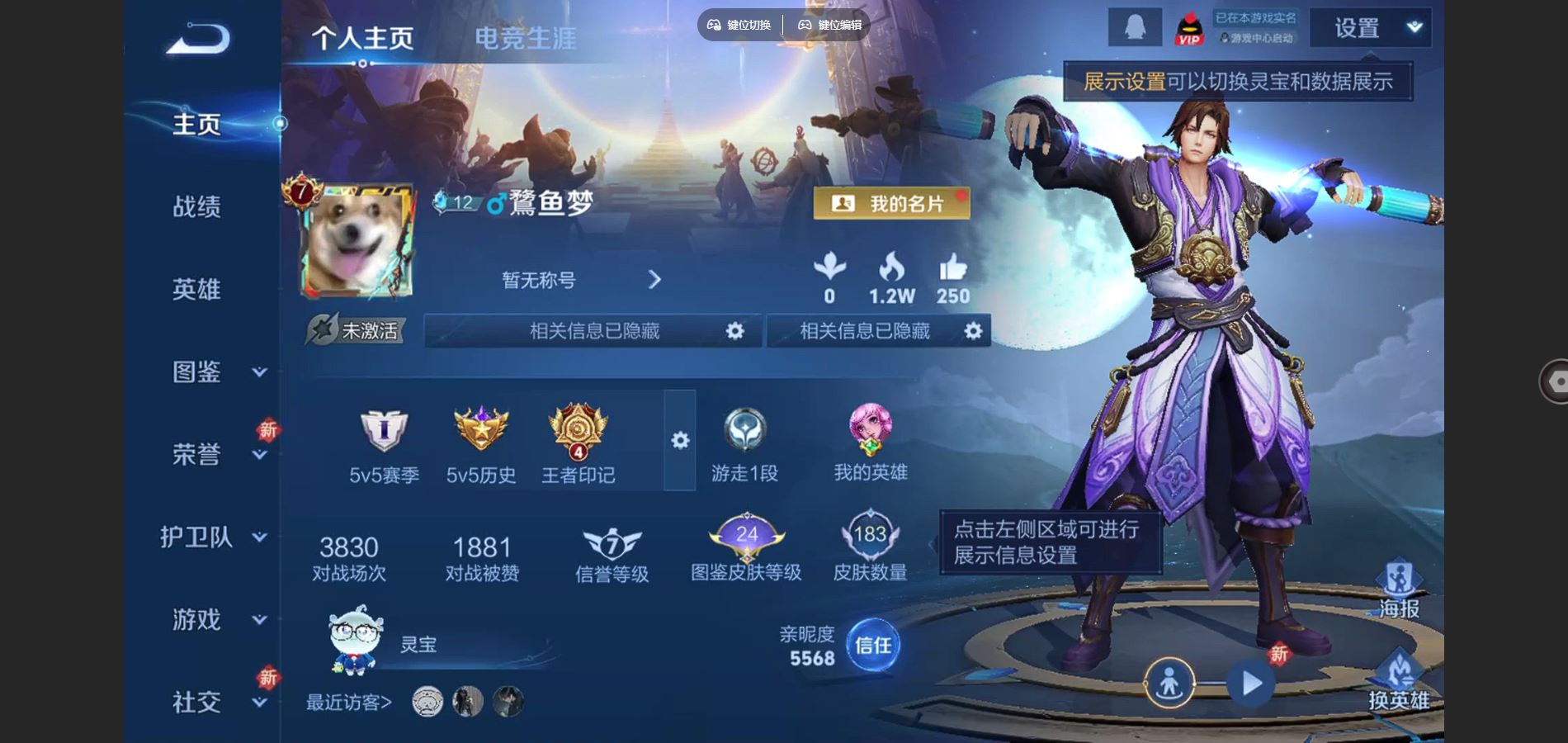Screen dimensions: 1568x743
Task: Click the Shiba dog player avatar
Action: [x=357, y=241]
